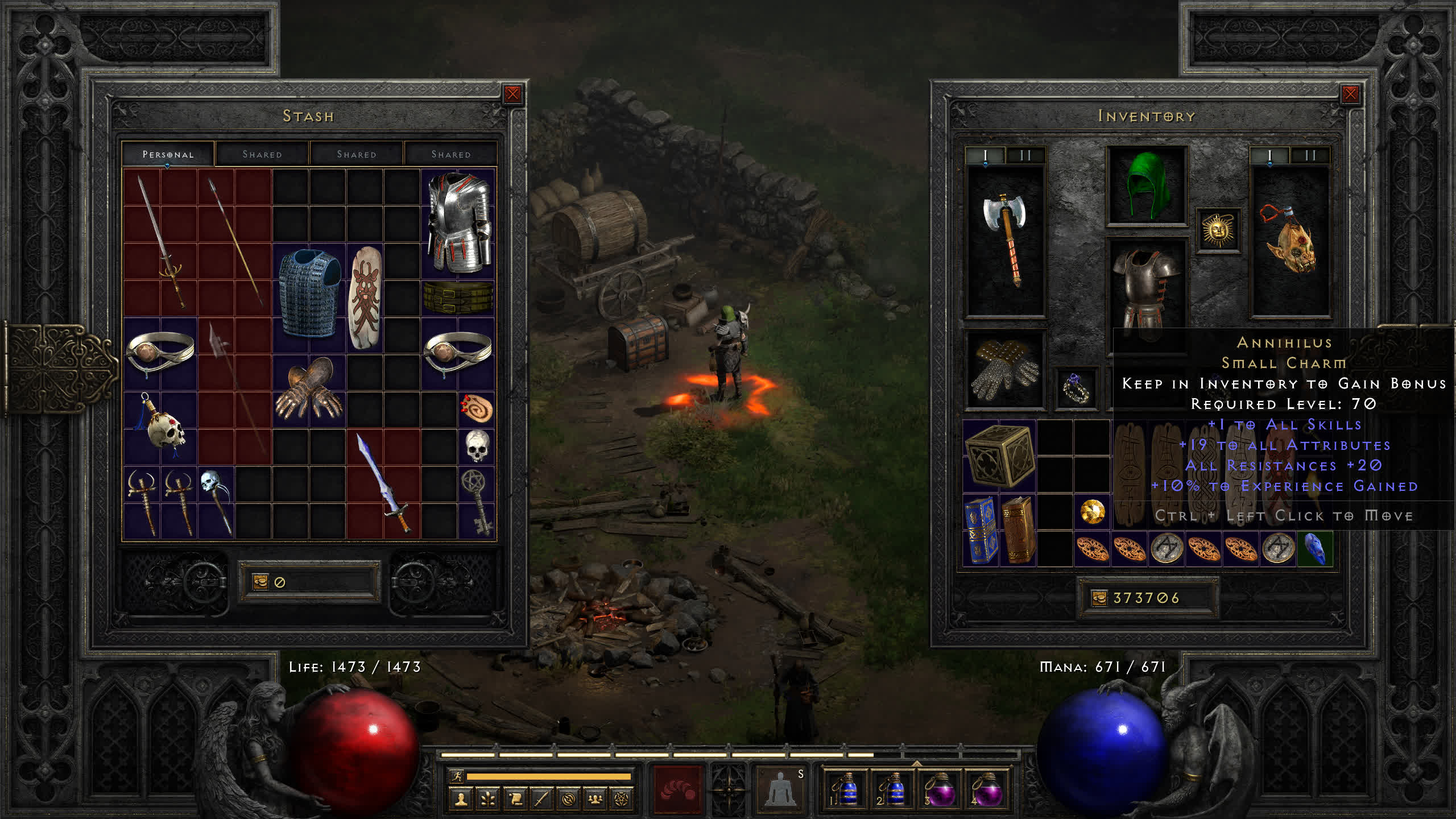Select the equipped green hood helm

[x=1147, y=185]
